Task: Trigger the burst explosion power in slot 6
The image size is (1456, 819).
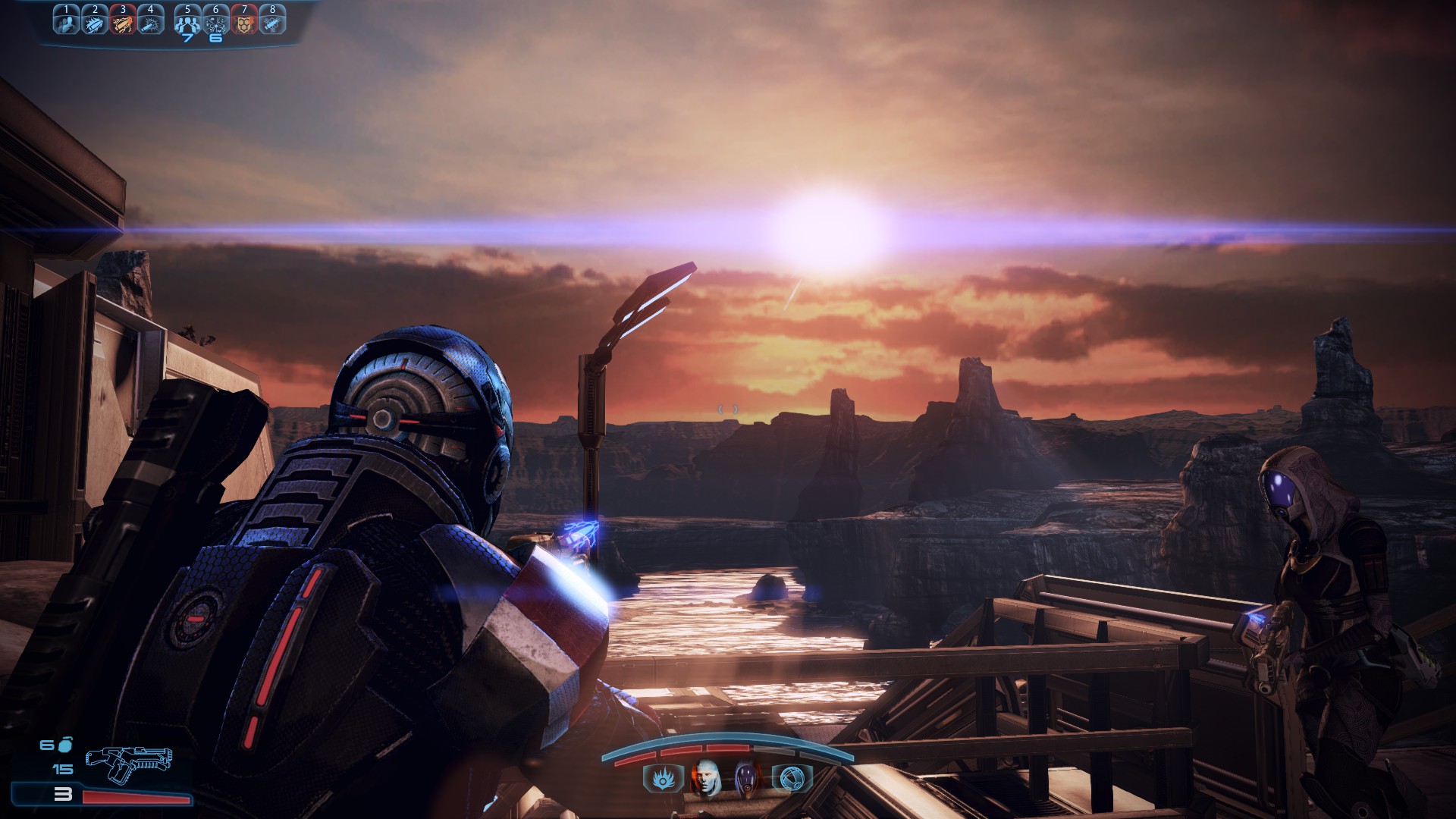Action: [x=216, y=23]
